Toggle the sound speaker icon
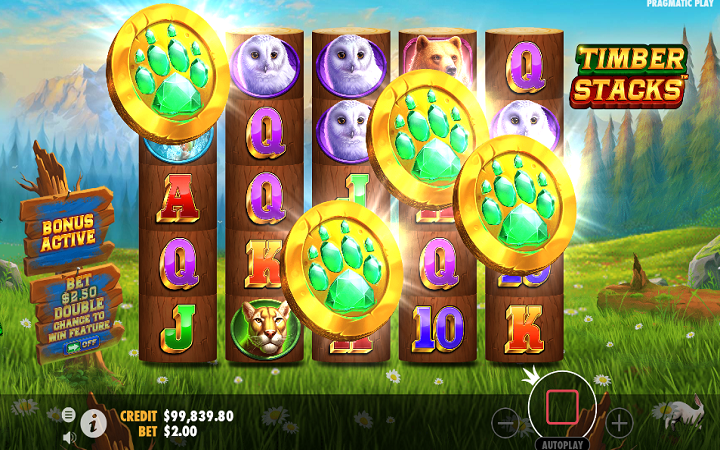This screenshot has width=720, height=450. (x=69, y=437)
